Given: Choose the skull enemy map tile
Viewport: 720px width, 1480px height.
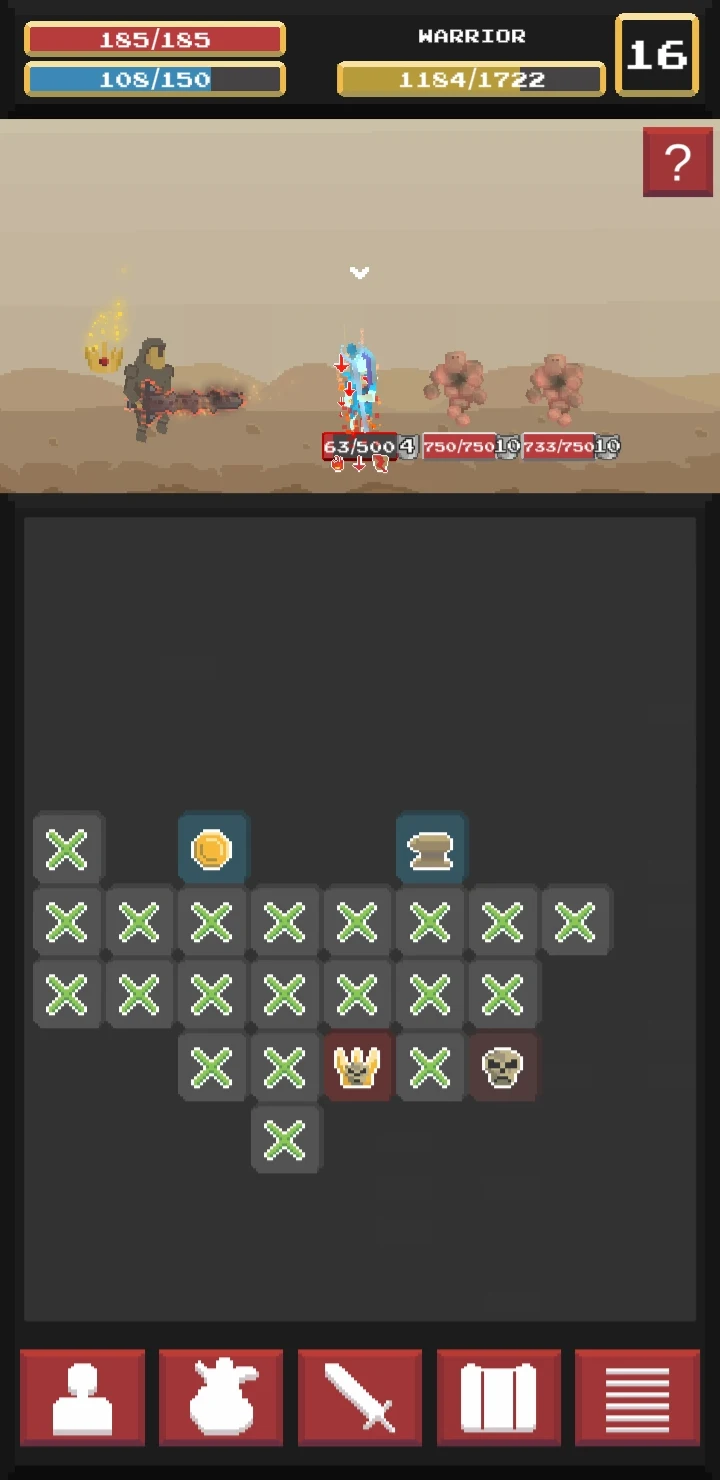Looking at the screenshot, I should point(502,1067).
